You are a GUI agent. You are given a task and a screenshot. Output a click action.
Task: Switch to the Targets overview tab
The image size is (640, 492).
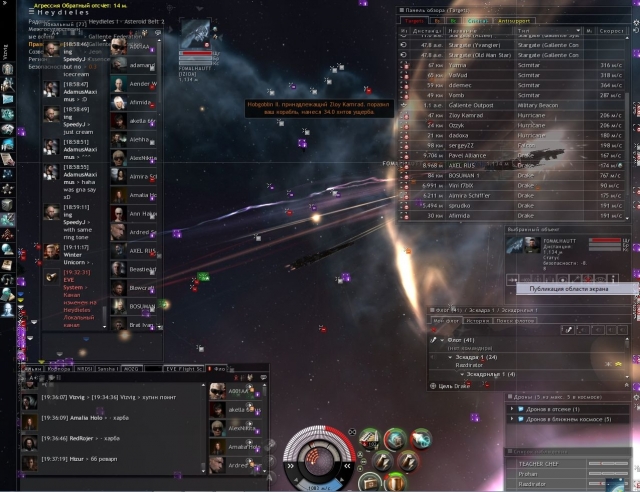pyautogui.click(x=412, y=19)
